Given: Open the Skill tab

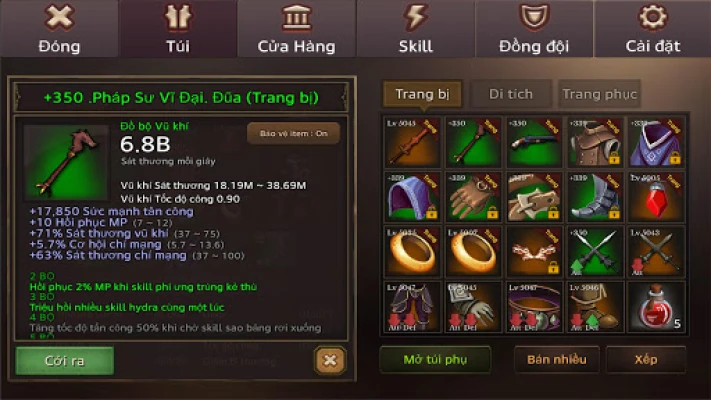Looking at the screenshot, I should click(x=415, y=29).
